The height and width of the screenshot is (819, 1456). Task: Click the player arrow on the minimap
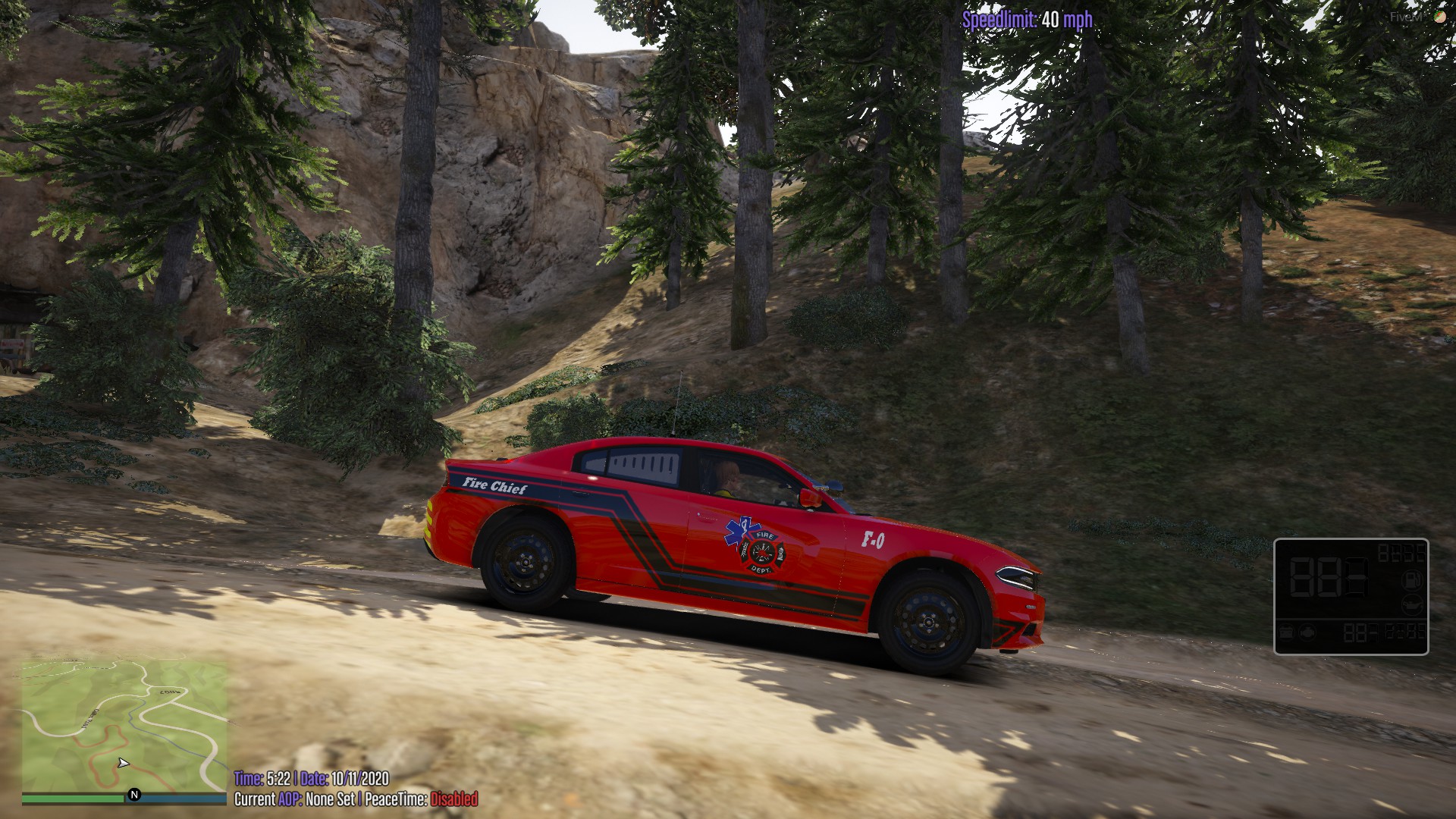pyautogui.click(x=124, y=763)
